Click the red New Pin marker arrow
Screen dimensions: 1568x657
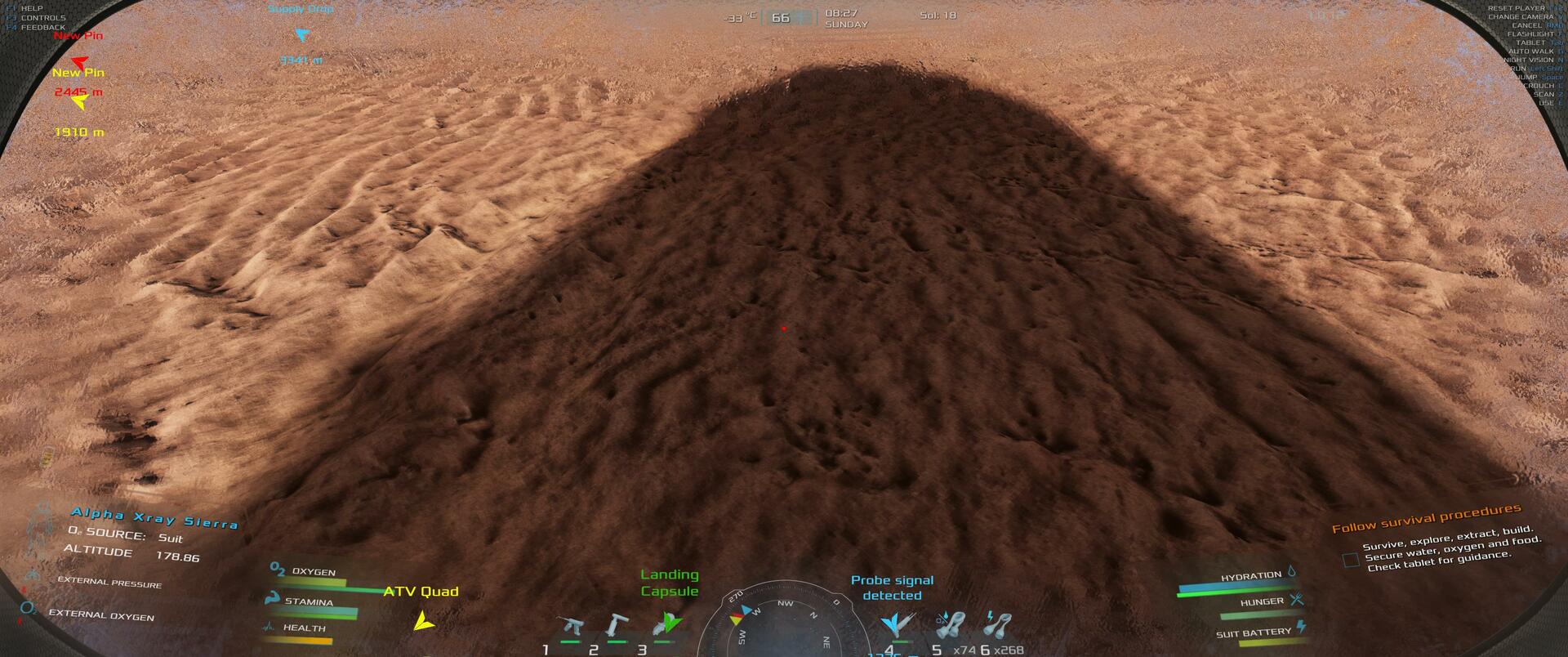(78, 60)
